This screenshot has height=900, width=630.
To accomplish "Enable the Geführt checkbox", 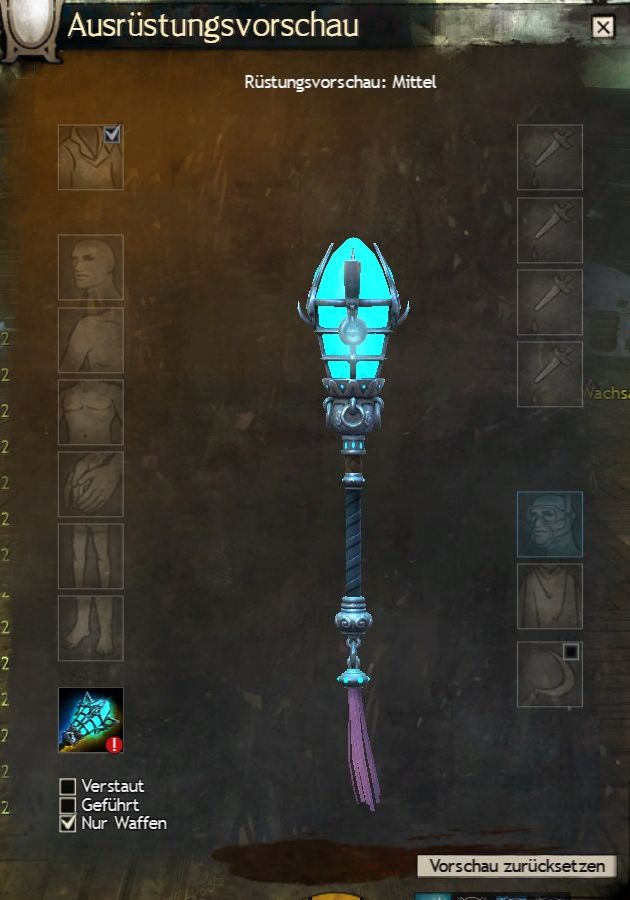I will pyautogui.click(x=68, y=805).
